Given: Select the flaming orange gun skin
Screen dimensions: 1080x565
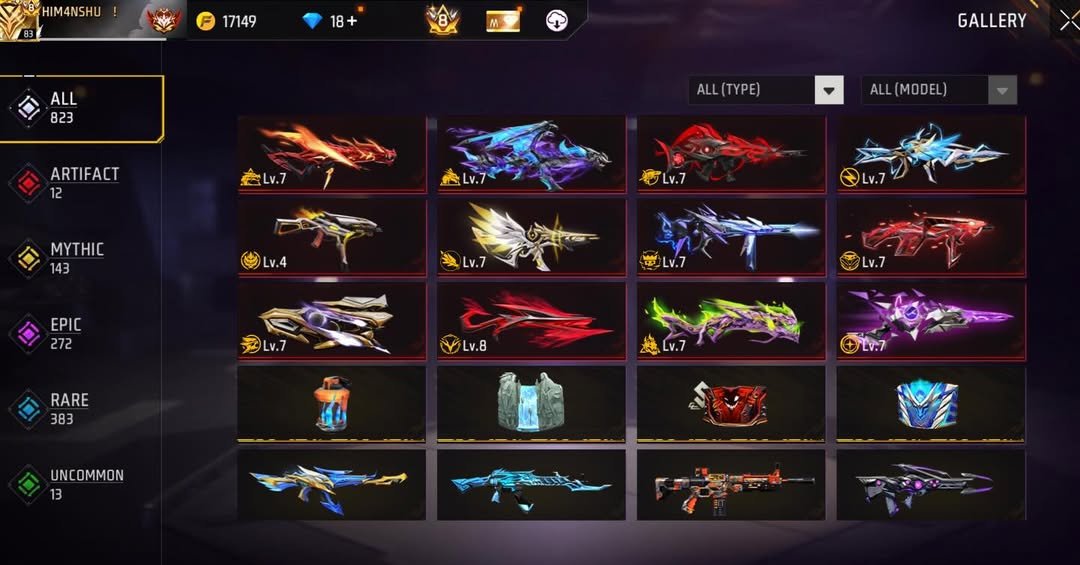Looking at the screenshot, I should pos(331,153).
